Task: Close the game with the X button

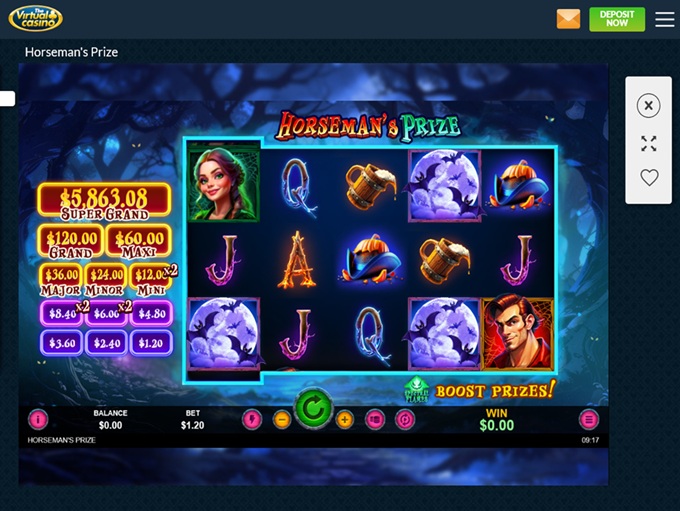Action: point(649,105)
